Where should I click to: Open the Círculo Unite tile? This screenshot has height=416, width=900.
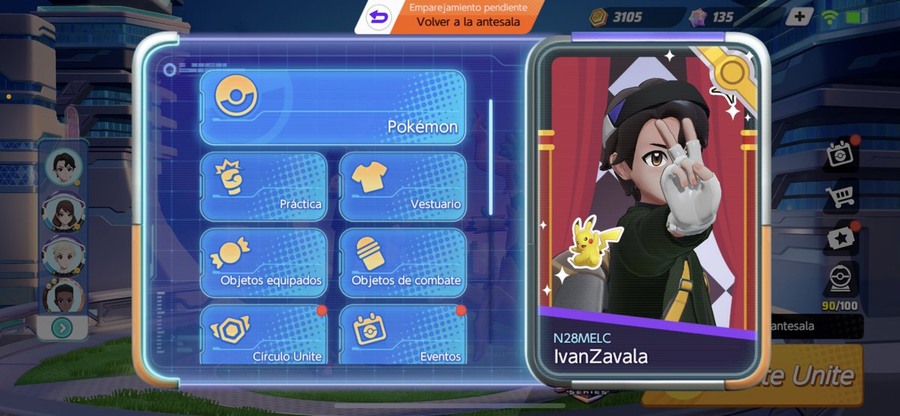pos(263,335)
